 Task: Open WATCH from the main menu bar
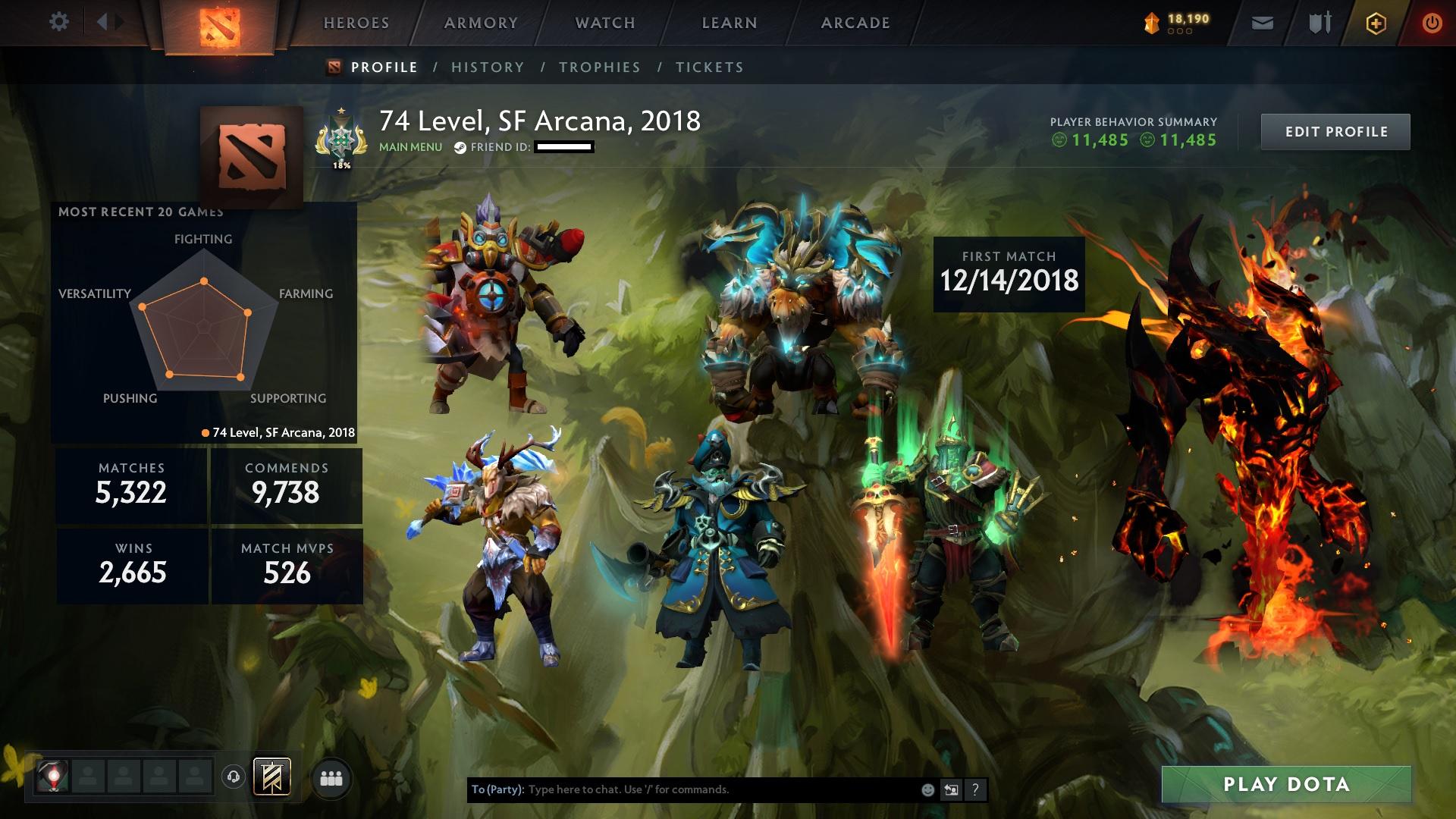click(x=604, y=23)
